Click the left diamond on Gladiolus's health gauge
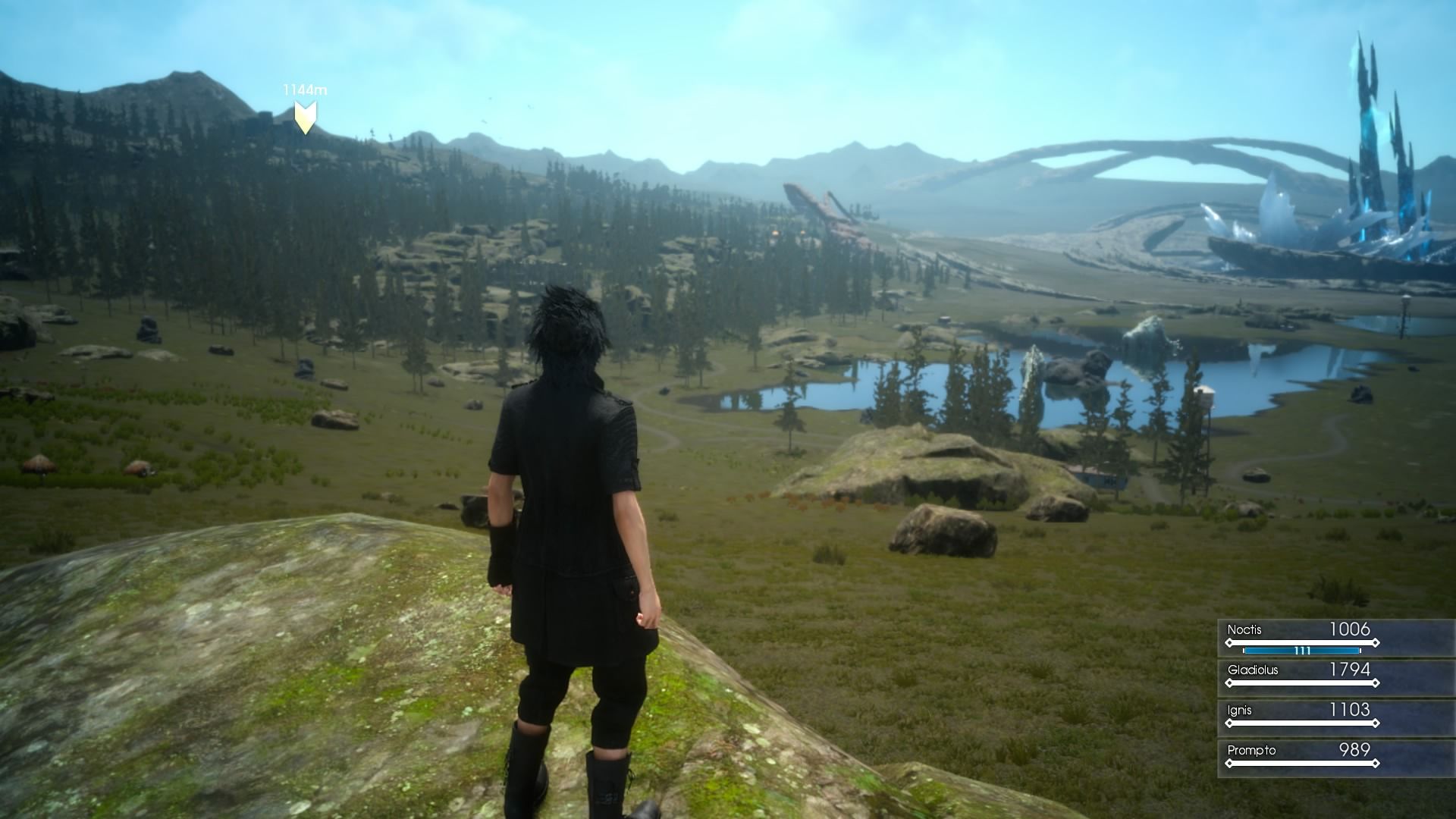The height and width of the screenshot is (819, 1456). (x=1230, y=682)
